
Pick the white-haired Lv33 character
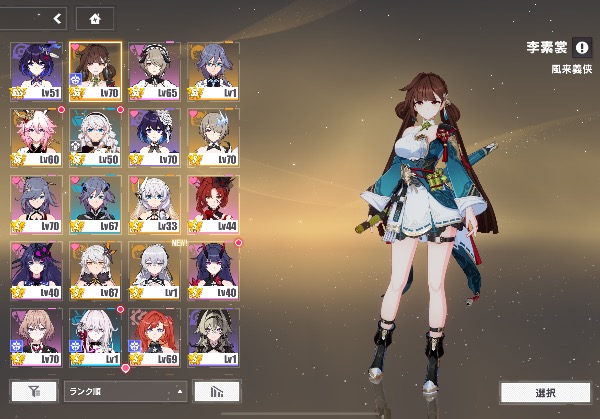154,204
